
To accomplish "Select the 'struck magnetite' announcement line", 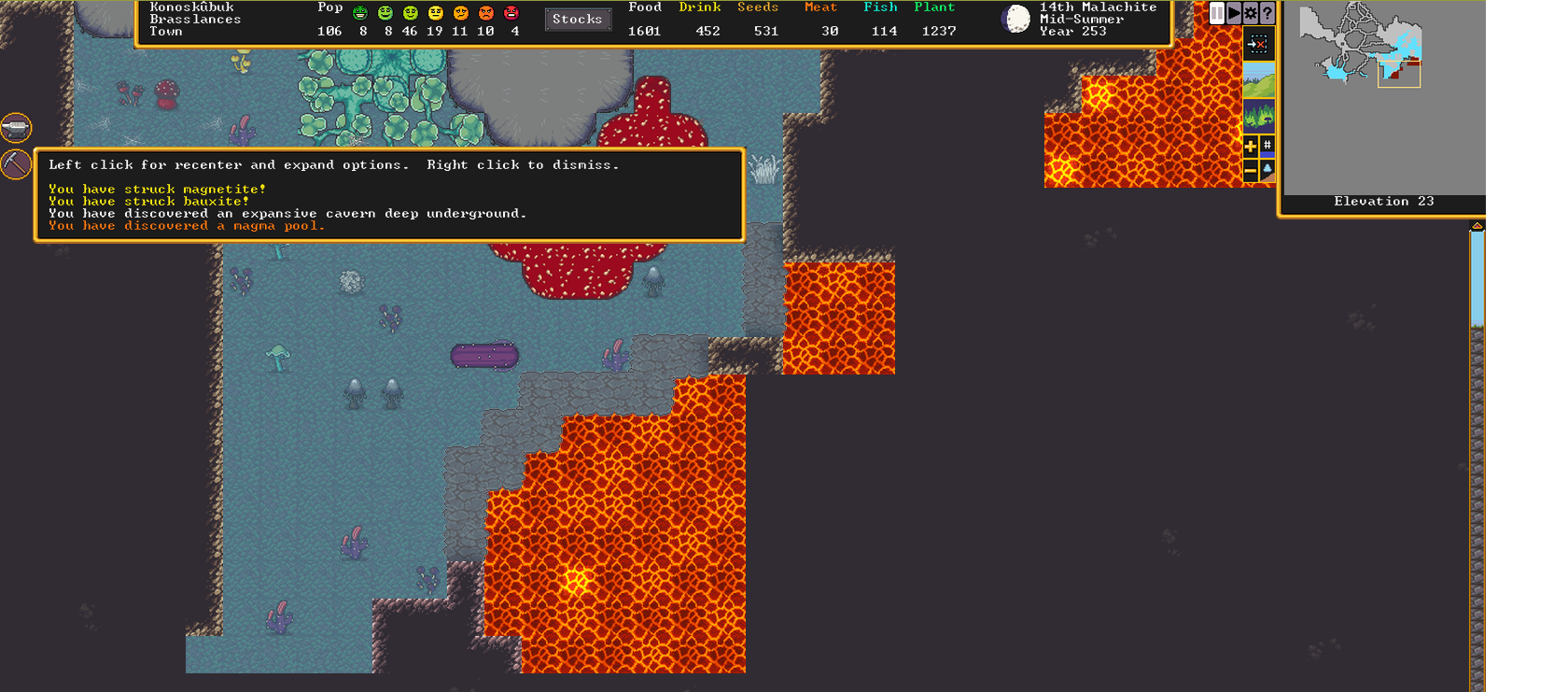I will [157, 189].
